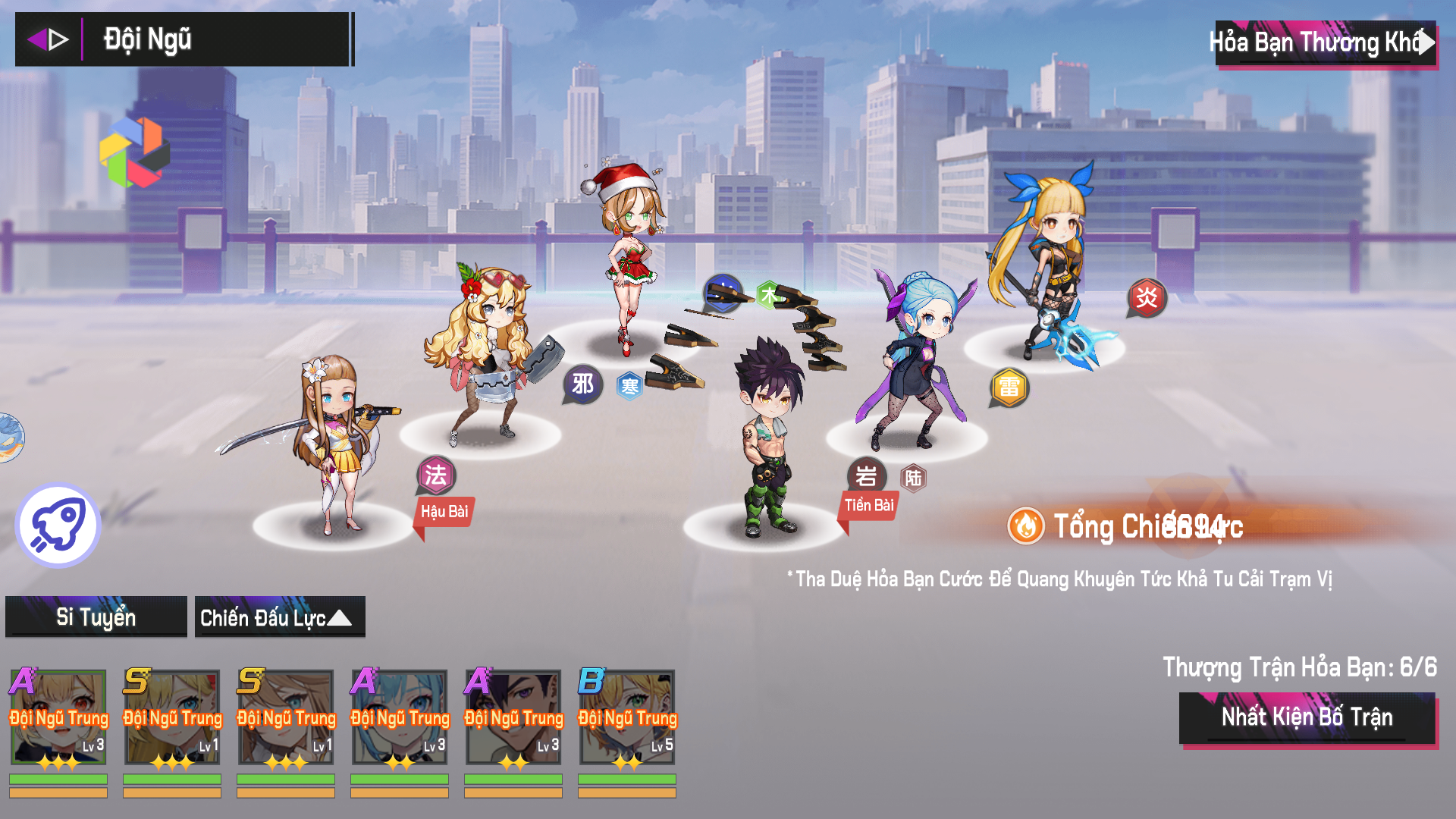Open the Sĩ Tuyển filter
Screen dimensions: 1456x819
point(96,617)
